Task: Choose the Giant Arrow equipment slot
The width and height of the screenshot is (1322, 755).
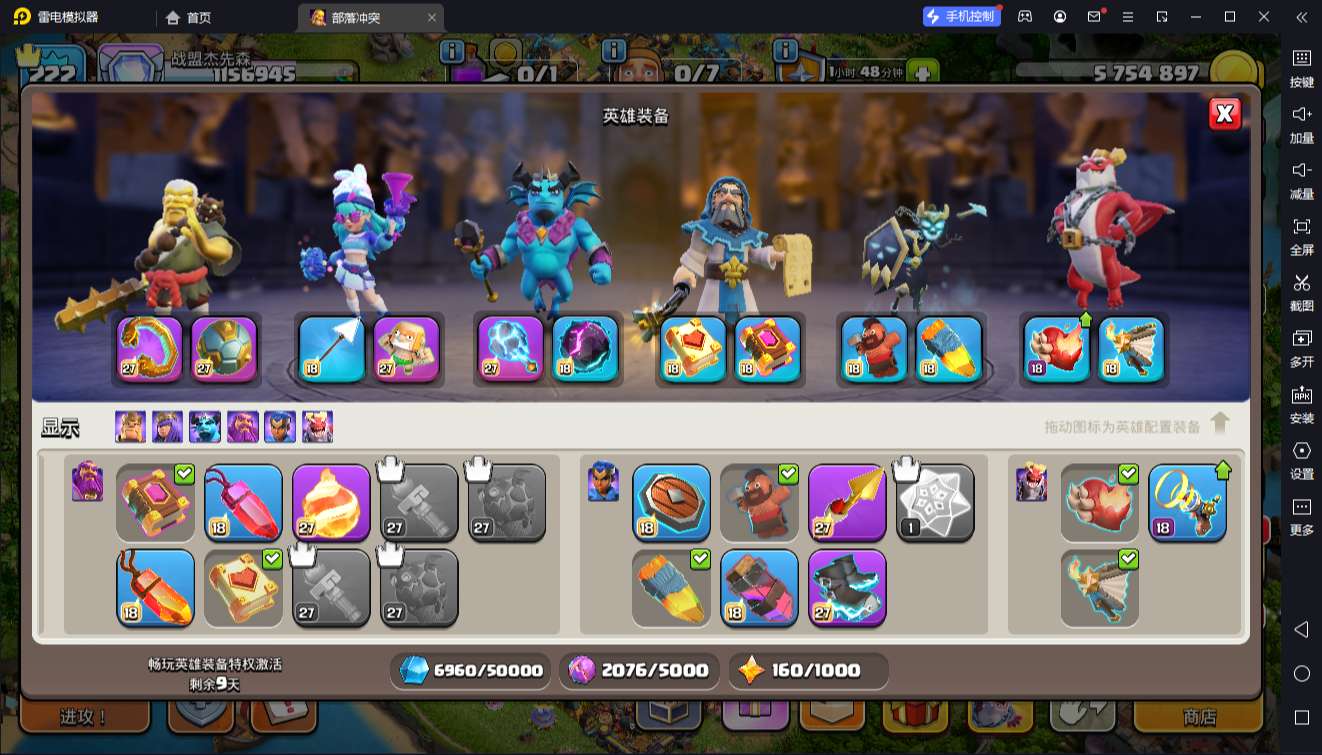Action: coord(332,349)
